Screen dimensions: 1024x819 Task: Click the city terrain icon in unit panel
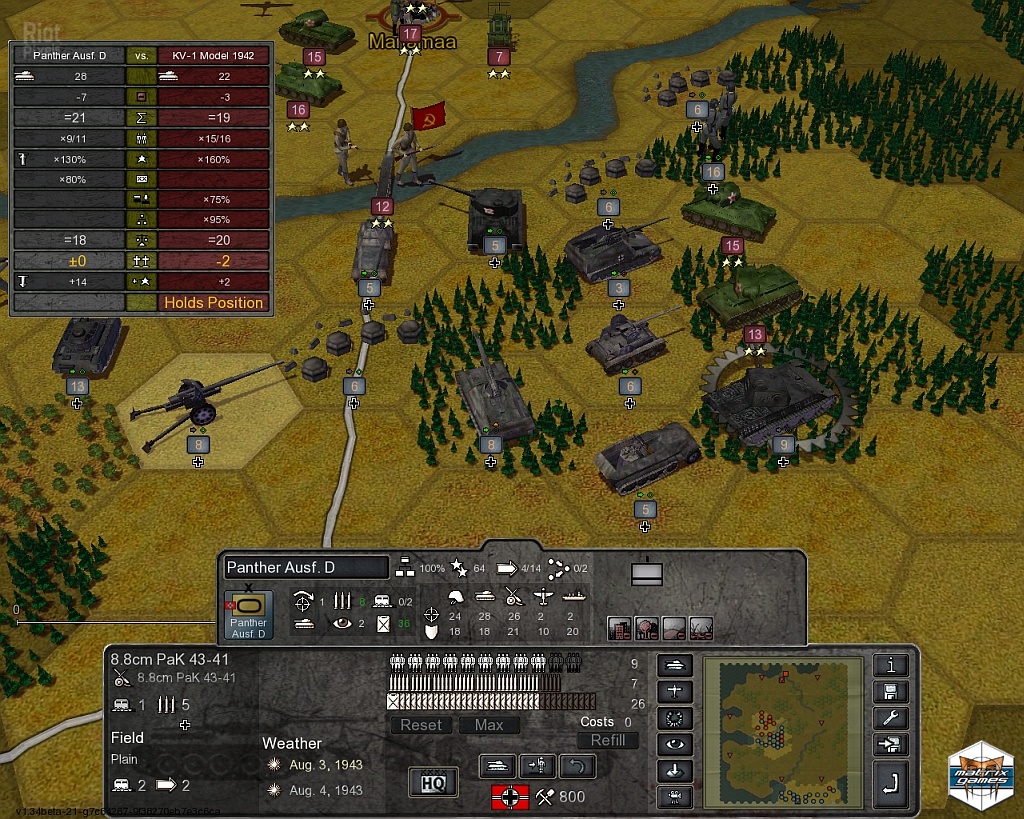click(620, 627)
